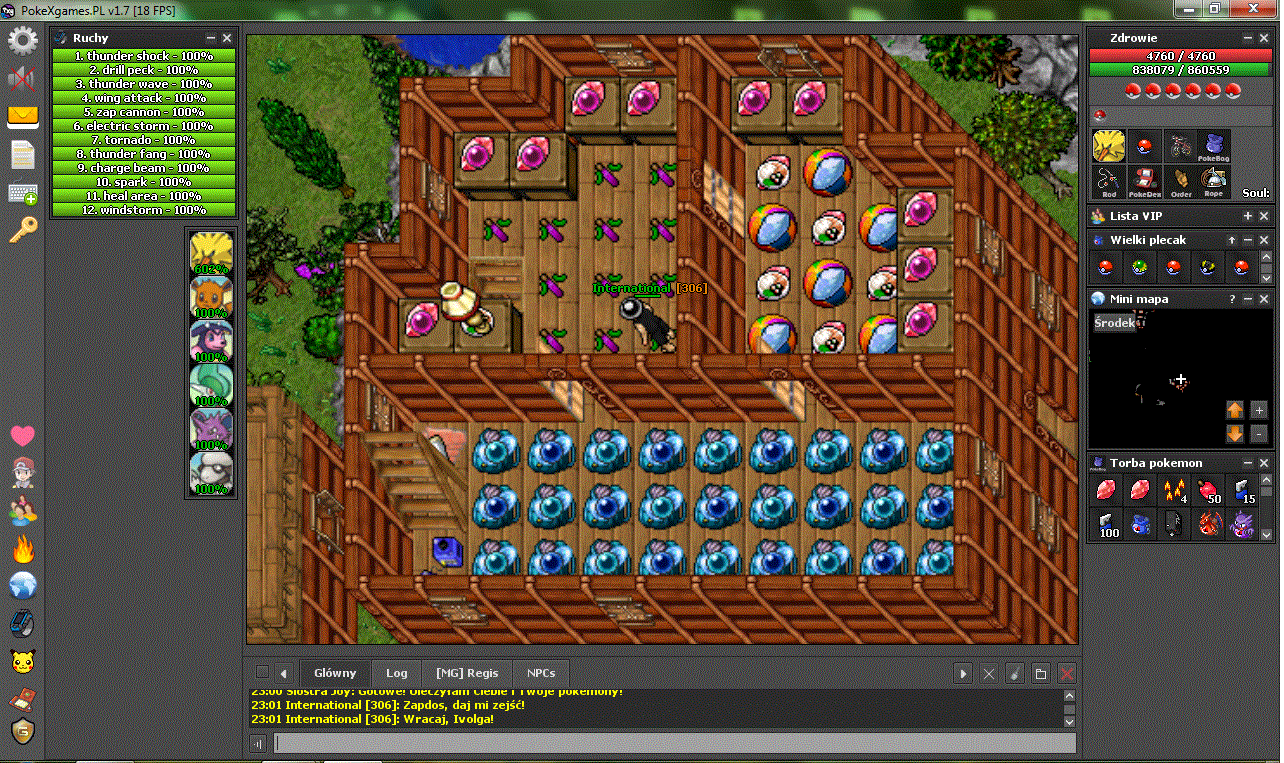This screenshot has height=763, width=1284.
Task: Click the Środek button on the mini map
Action: (1113, 323)
